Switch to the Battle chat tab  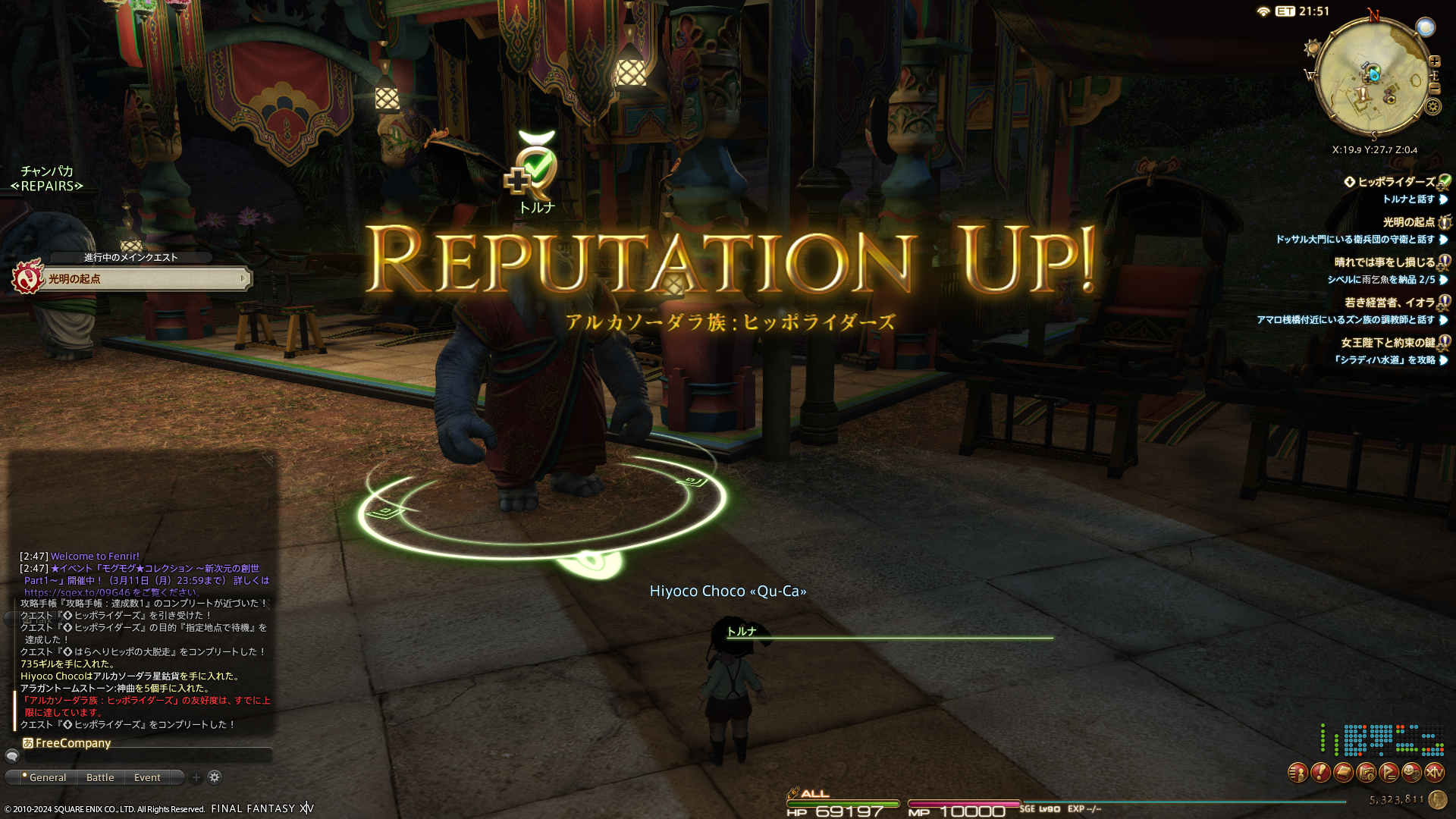tap(100, 777)
